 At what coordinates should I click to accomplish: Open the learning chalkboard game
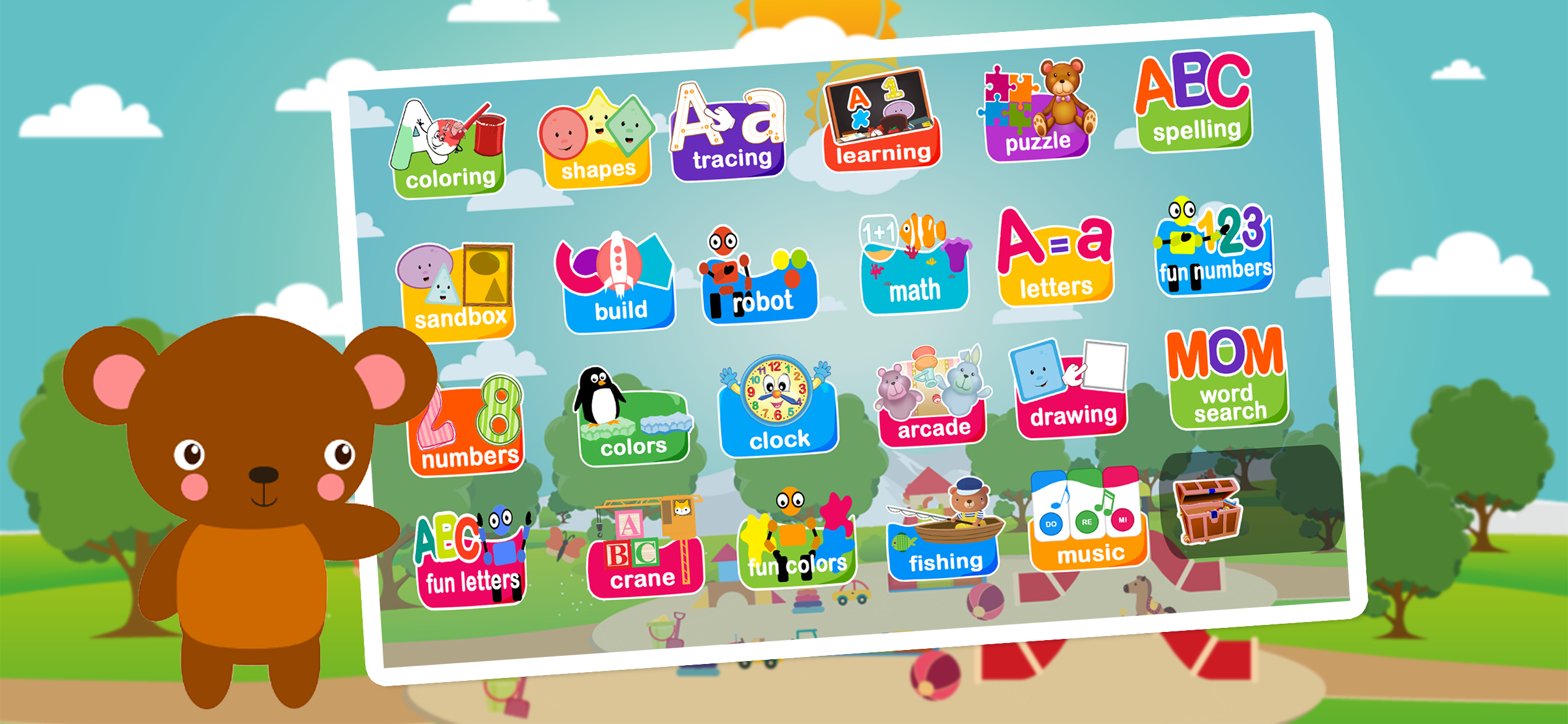pos(881,122)
